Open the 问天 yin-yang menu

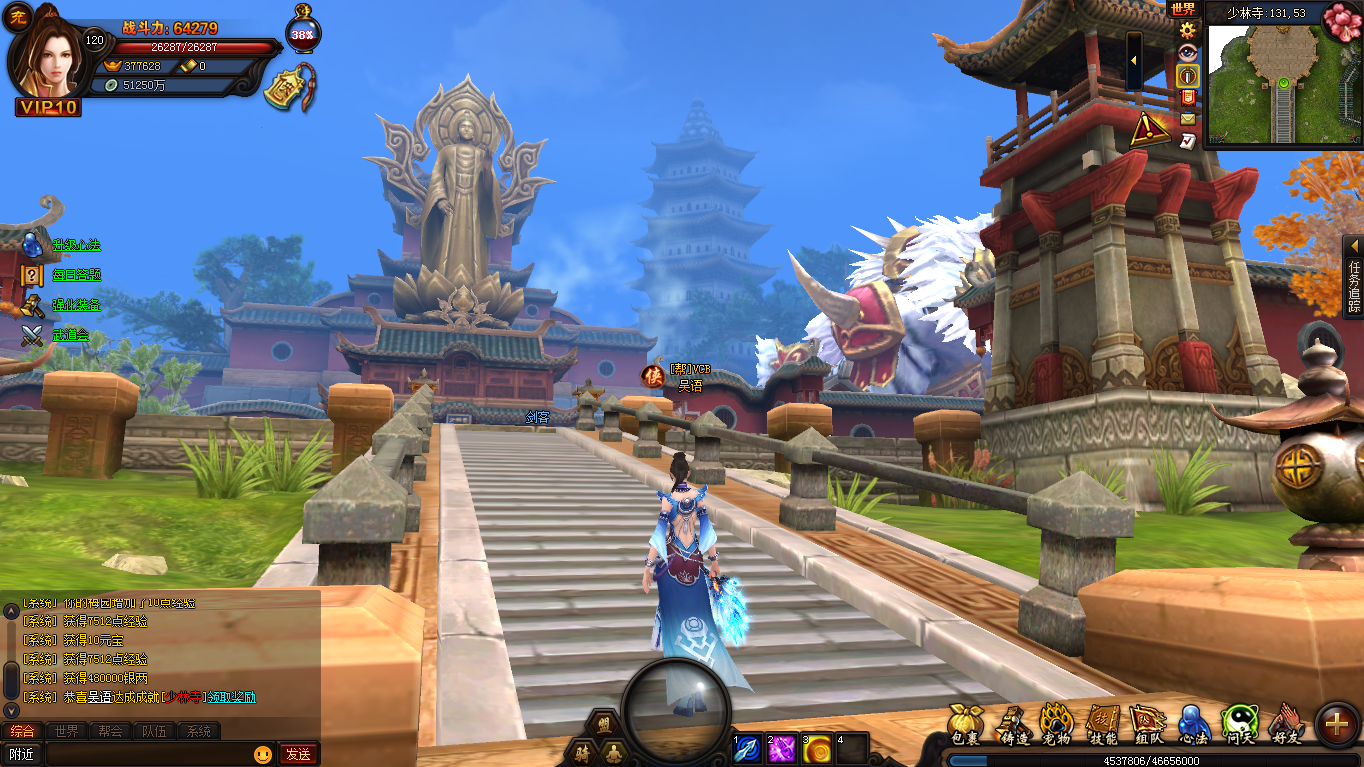(x=1239, y=724)
